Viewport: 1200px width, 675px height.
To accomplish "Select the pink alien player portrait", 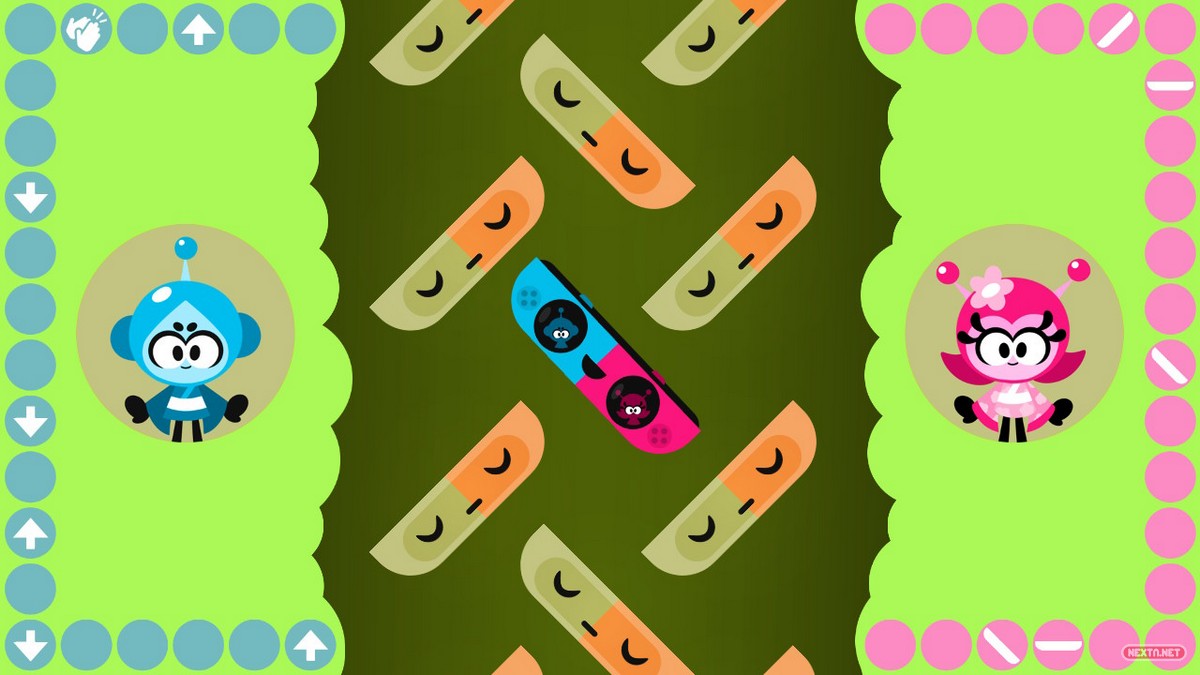I will point(1013,334).
